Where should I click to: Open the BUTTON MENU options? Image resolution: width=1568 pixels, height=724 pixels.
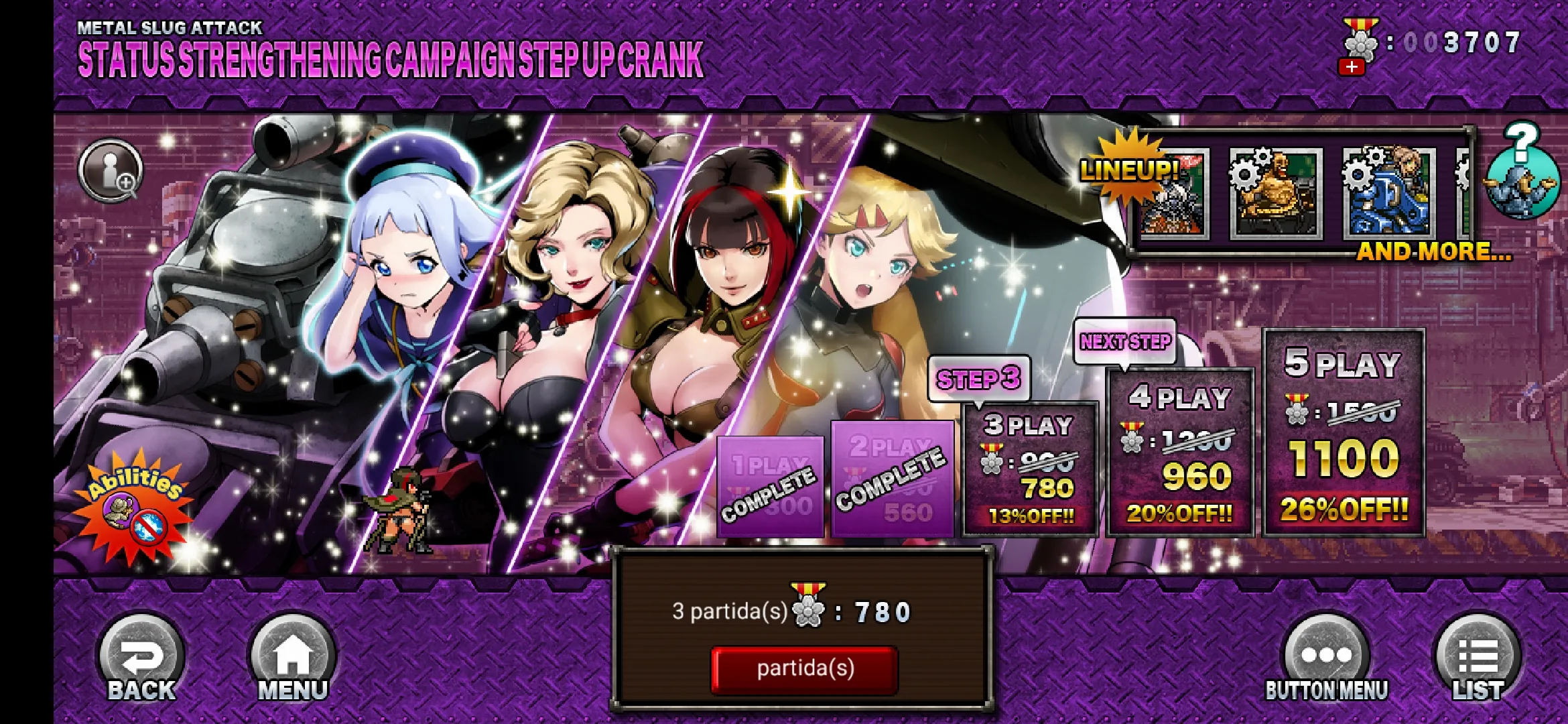pos(1326,660)
